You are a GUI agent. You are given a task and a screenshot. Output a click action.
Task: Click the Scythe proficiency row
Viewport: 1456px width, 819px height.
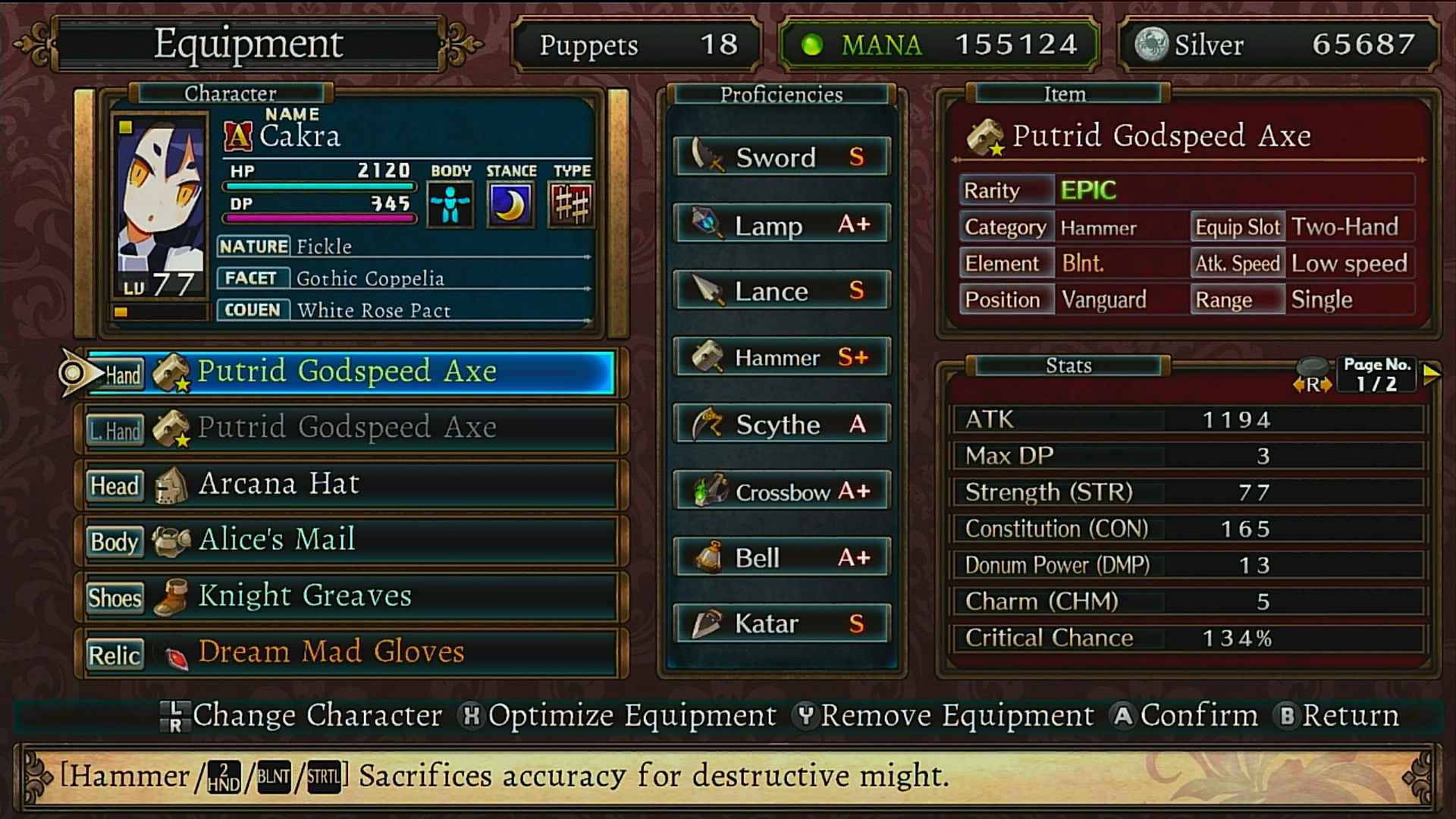point(781,424)
